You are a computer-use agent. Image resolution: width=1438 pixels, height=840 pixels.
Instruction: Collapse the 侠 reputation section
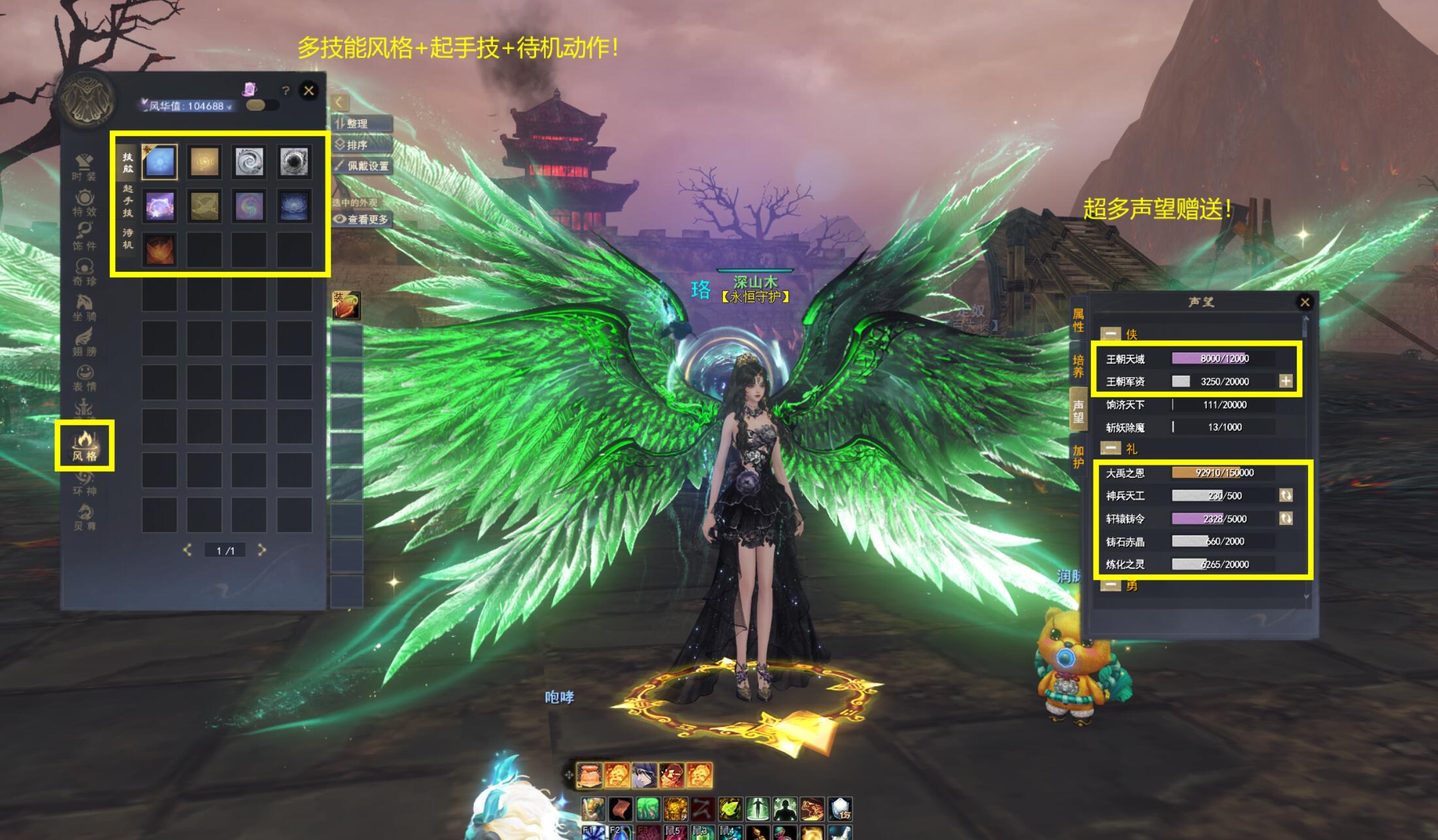[x=1110, y=334]
